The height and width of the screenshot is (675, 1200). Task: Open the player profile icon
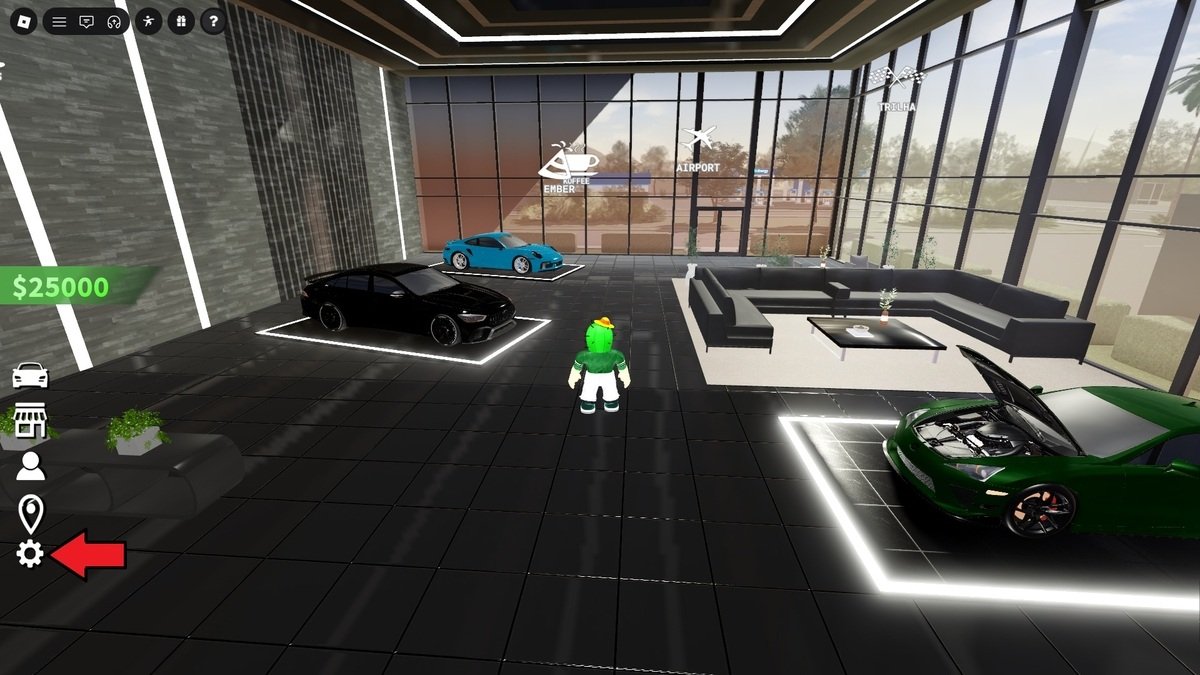[31, 466]
